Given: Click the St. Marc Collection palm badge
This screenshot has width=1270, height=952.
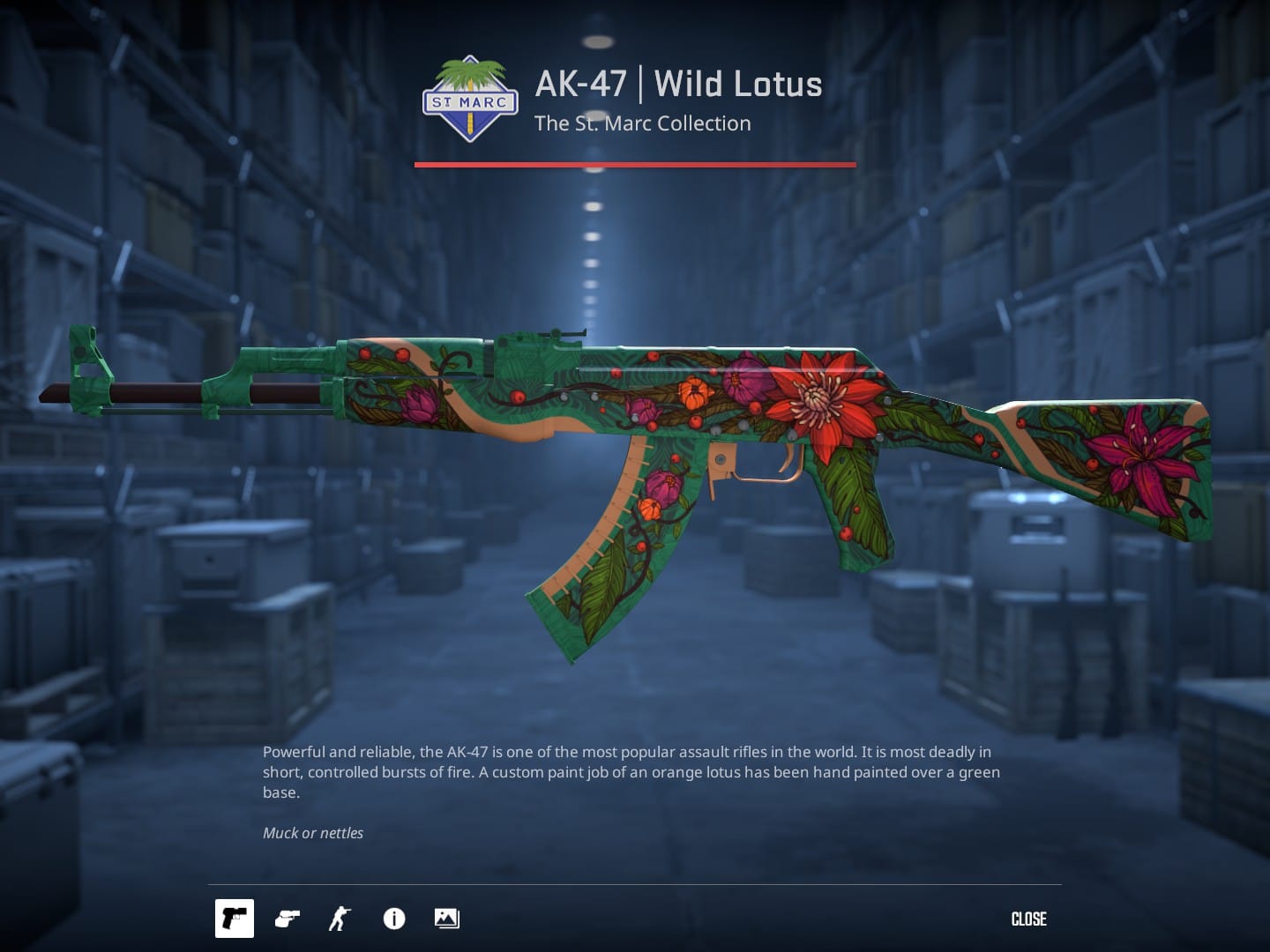Looking at the screenshot, I should [x=470, y=95].
